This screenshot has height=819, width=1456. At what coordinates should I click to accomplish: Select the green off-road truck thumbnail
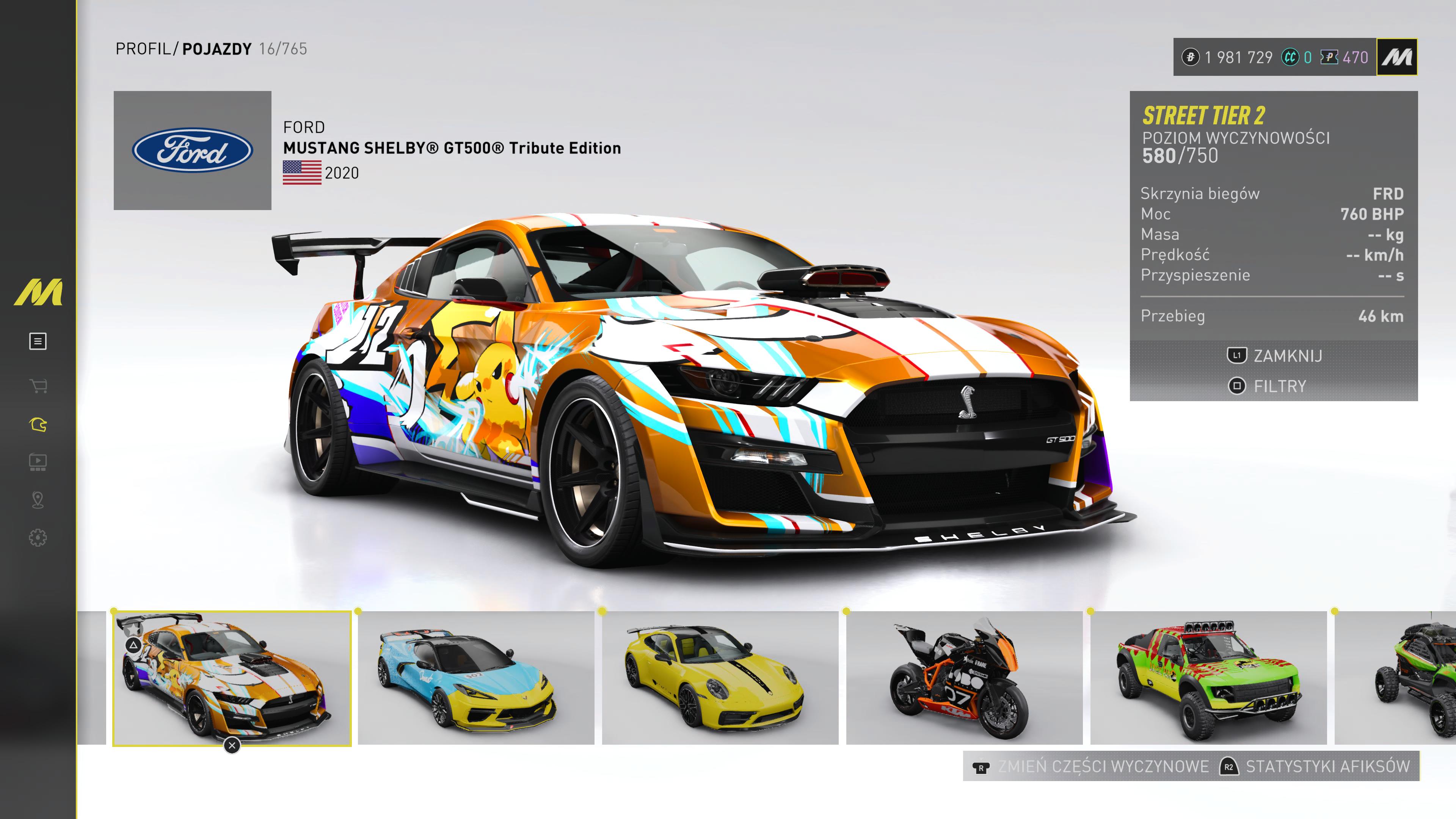click(1208, 678)
